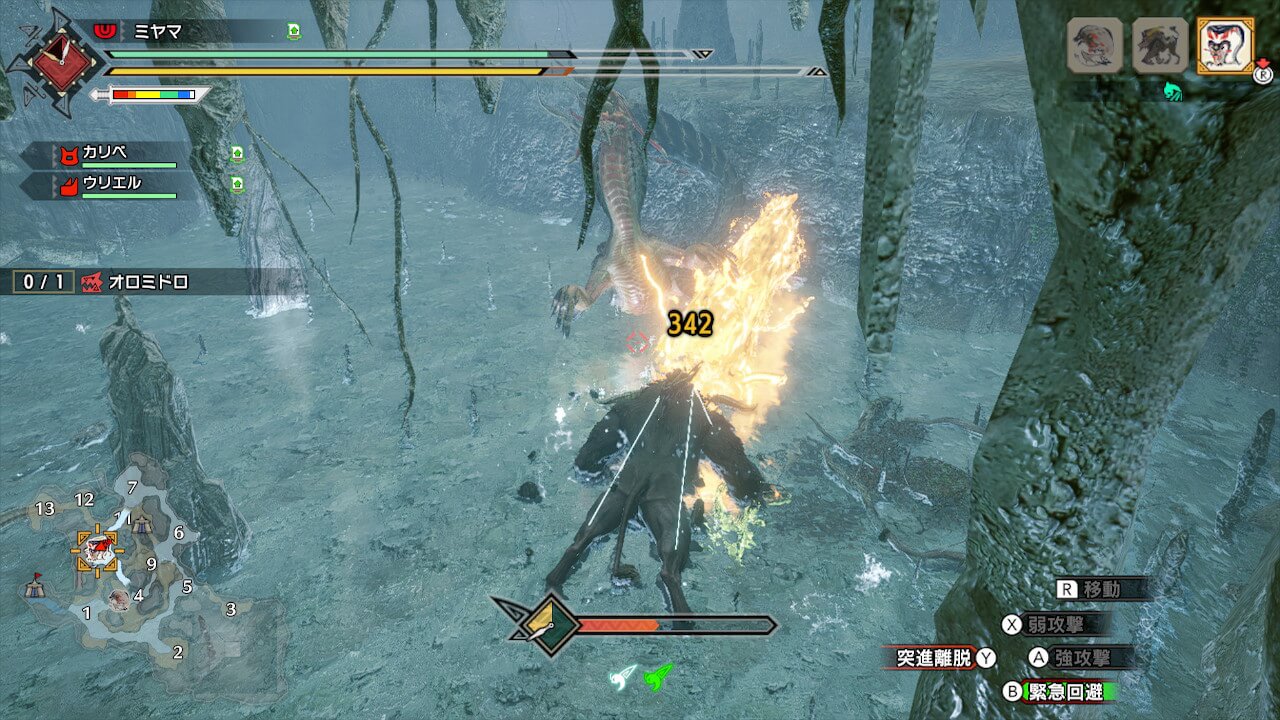Click the wyvern riding gauge emblem
This screenshot has width=1280, height=720.
pos(548,626)
